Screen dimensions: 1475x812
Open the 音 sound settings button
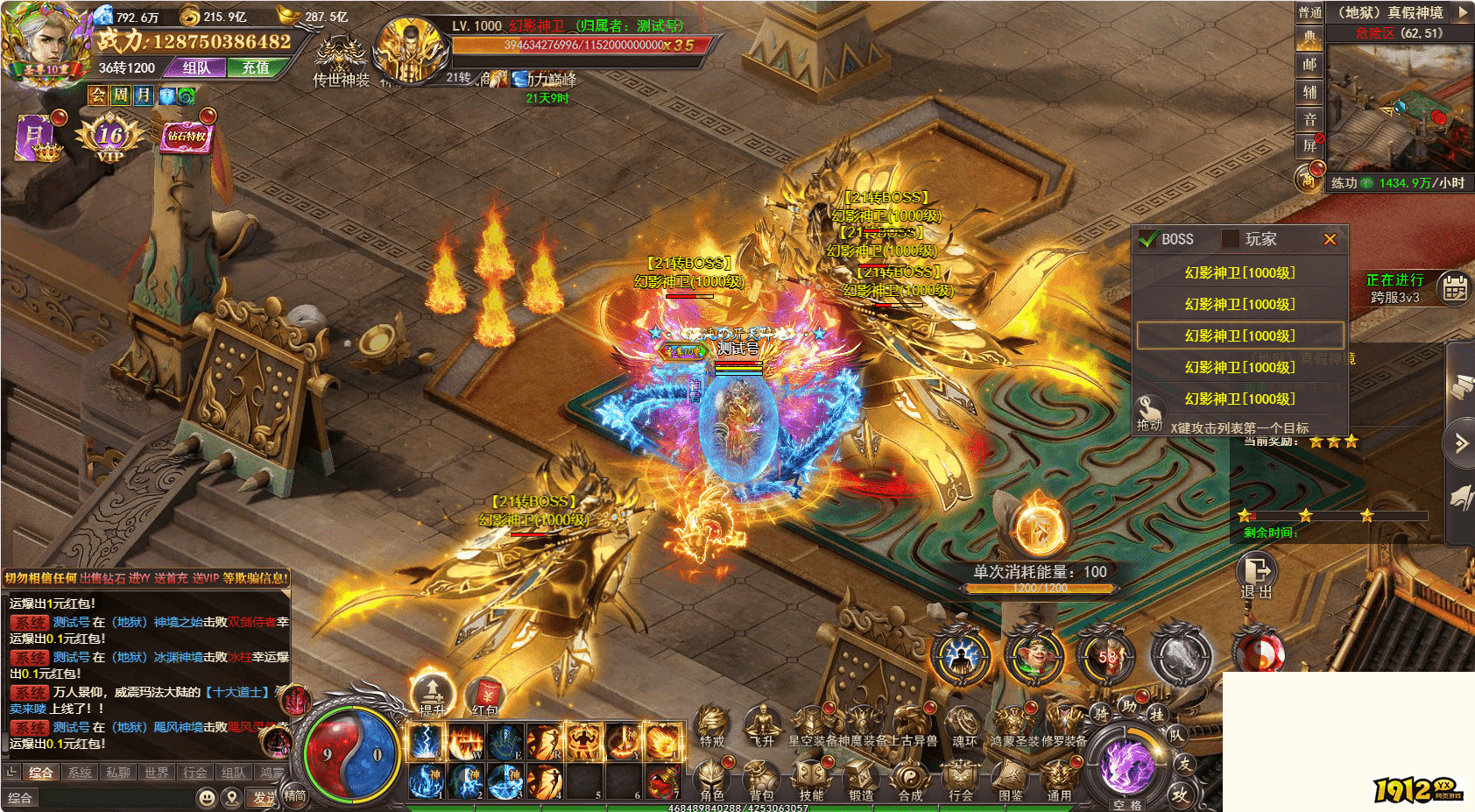[x=1309, y=119]
